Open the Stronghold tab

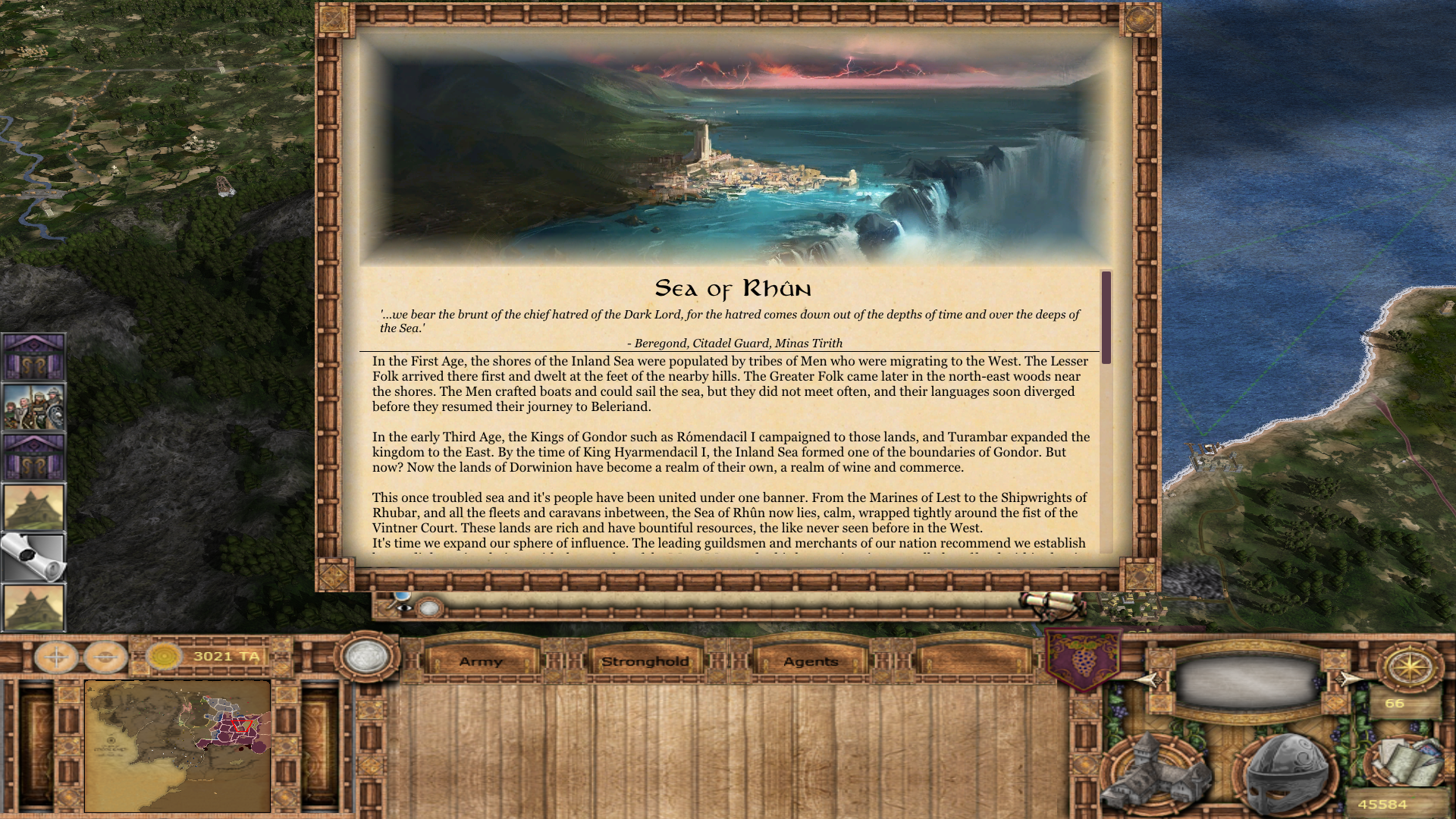(645, 661)
